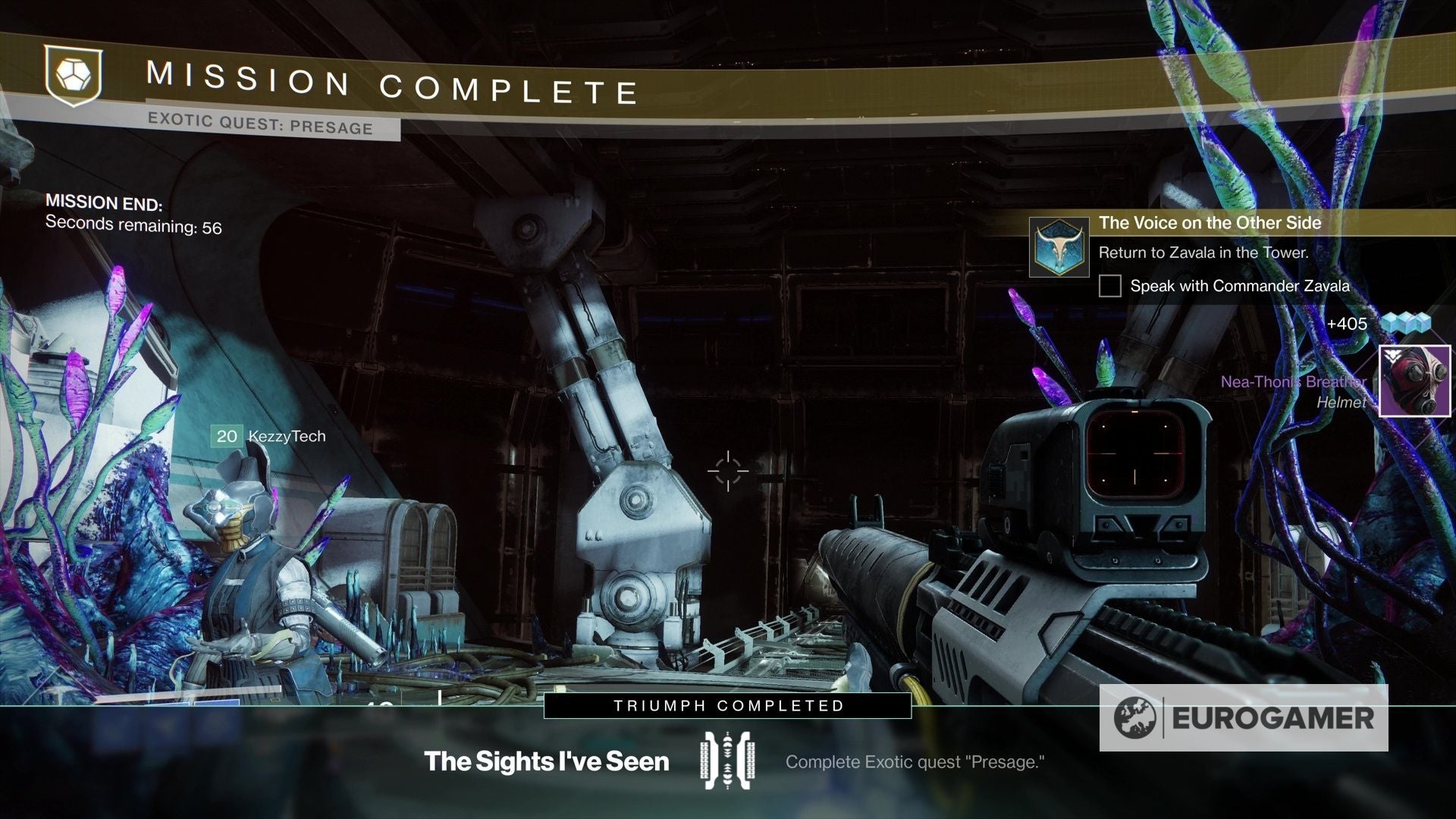Toggle the Triumph Completed notification banner
Viewport: 1456px width, 819px height.
point(727,705)
